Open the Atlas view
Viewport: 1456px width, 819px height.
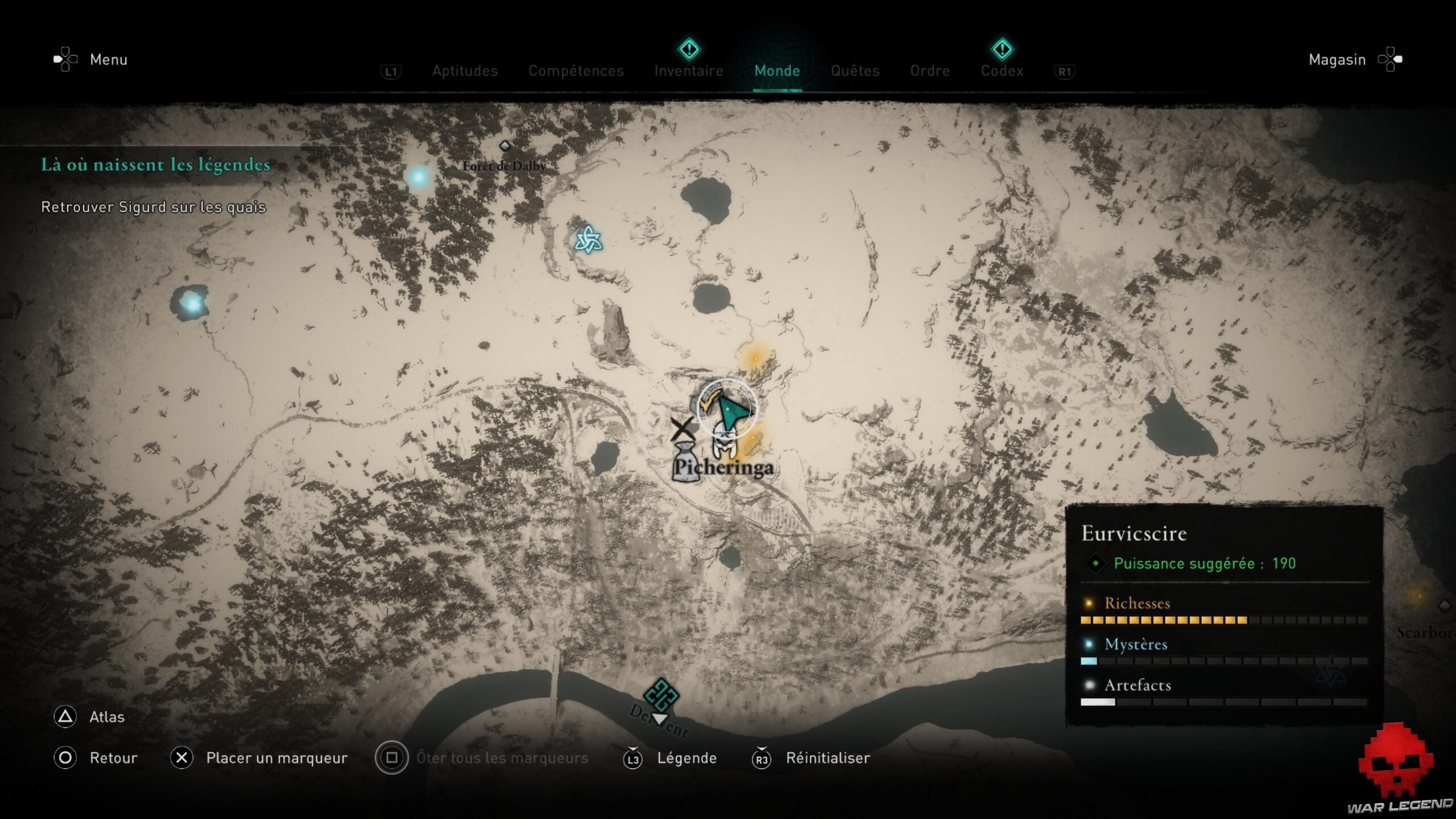106,717
